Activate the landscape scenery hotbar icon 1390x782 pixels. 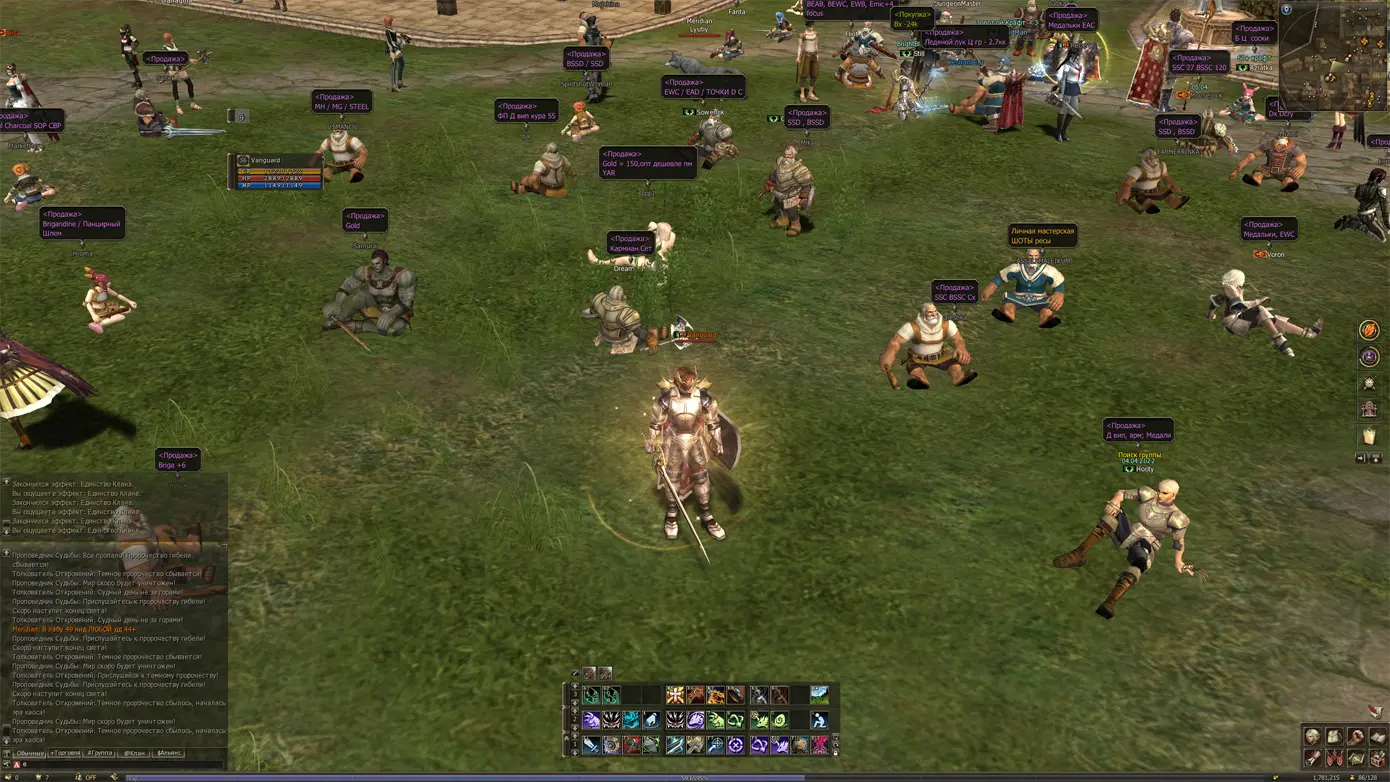pyautogui.click(x=820, y=695)
